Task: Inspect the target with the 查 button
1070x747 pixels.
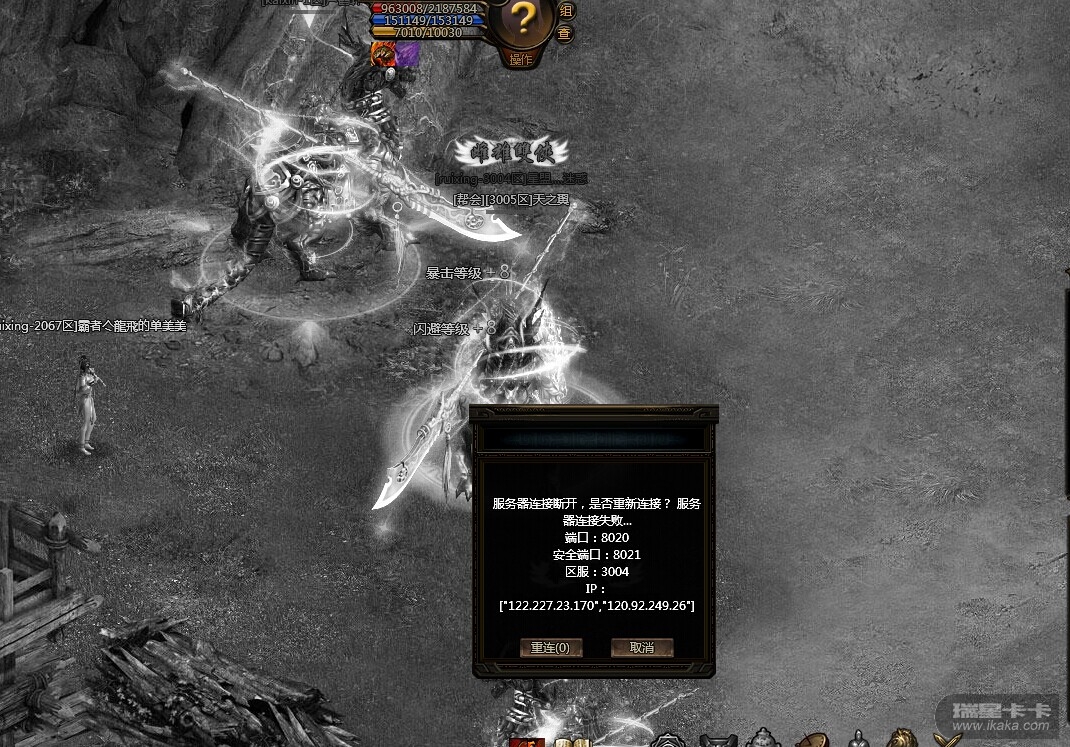Action: click(565, 34)
